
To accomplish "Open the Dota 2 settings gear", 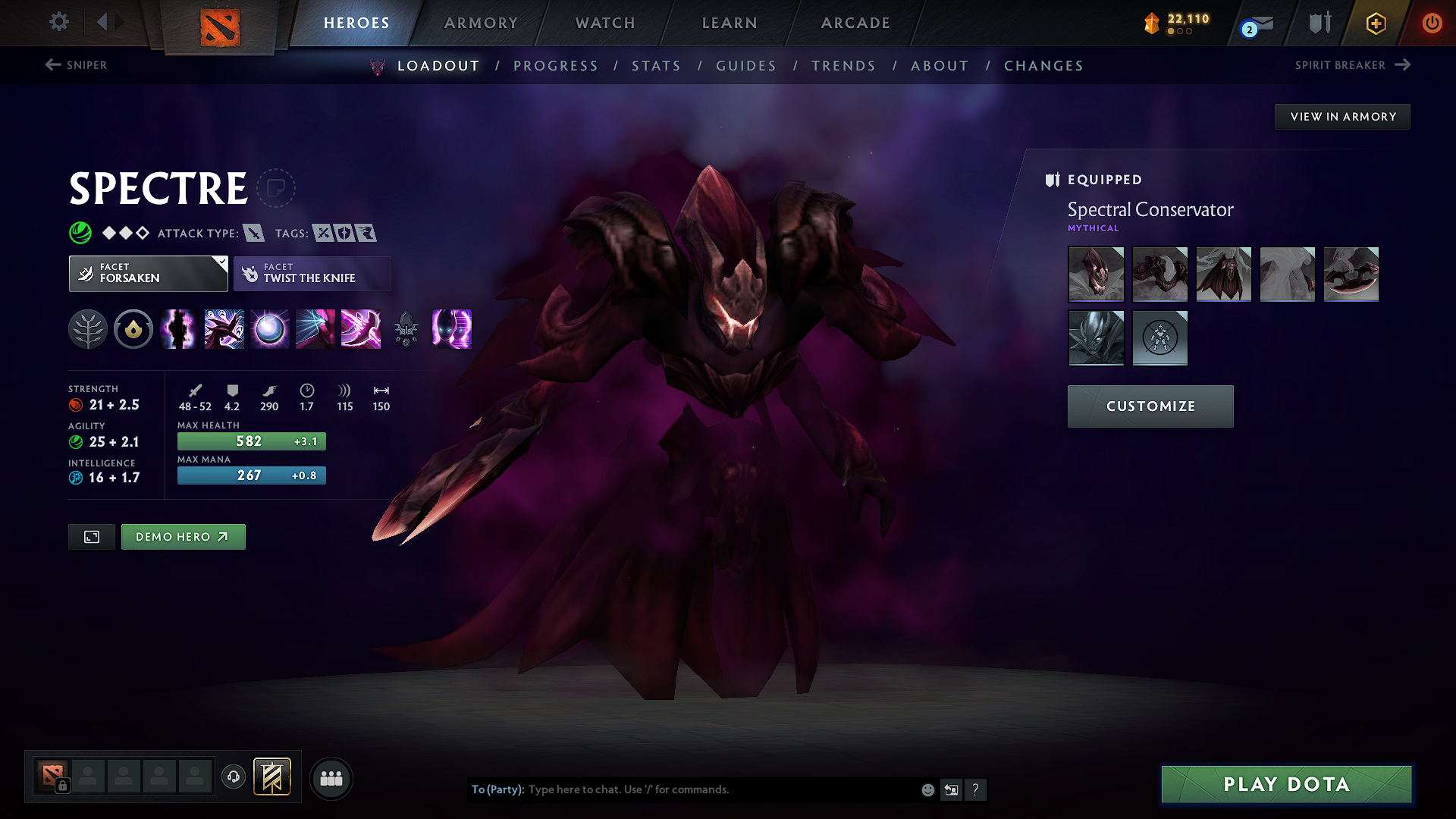I will pos(58,22).
